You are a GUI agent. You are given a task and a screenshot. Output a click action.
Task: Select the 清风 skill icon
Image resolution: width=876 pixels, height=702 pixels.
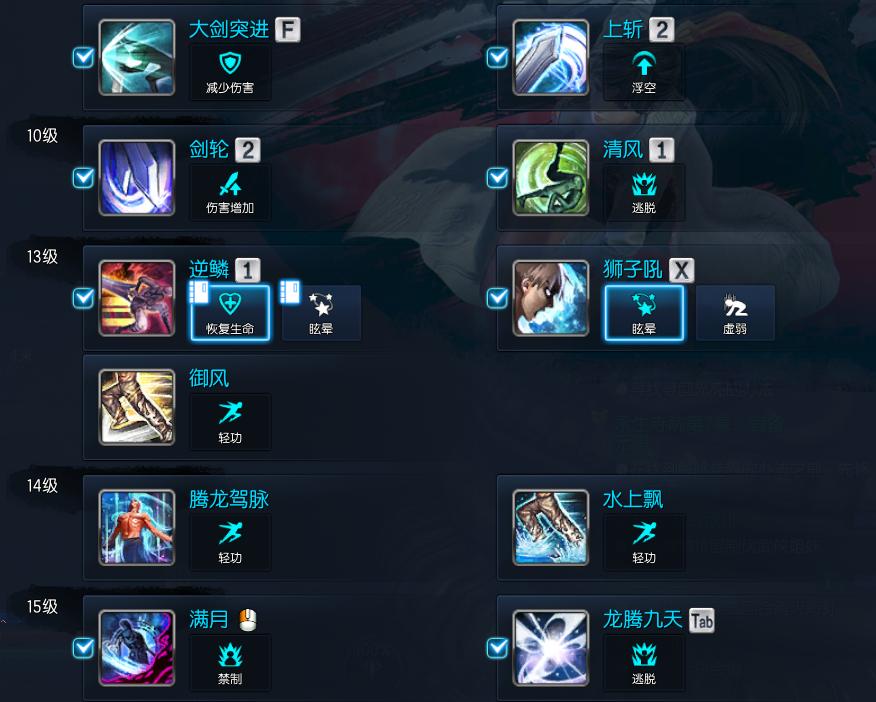click(x=551, y=178)
